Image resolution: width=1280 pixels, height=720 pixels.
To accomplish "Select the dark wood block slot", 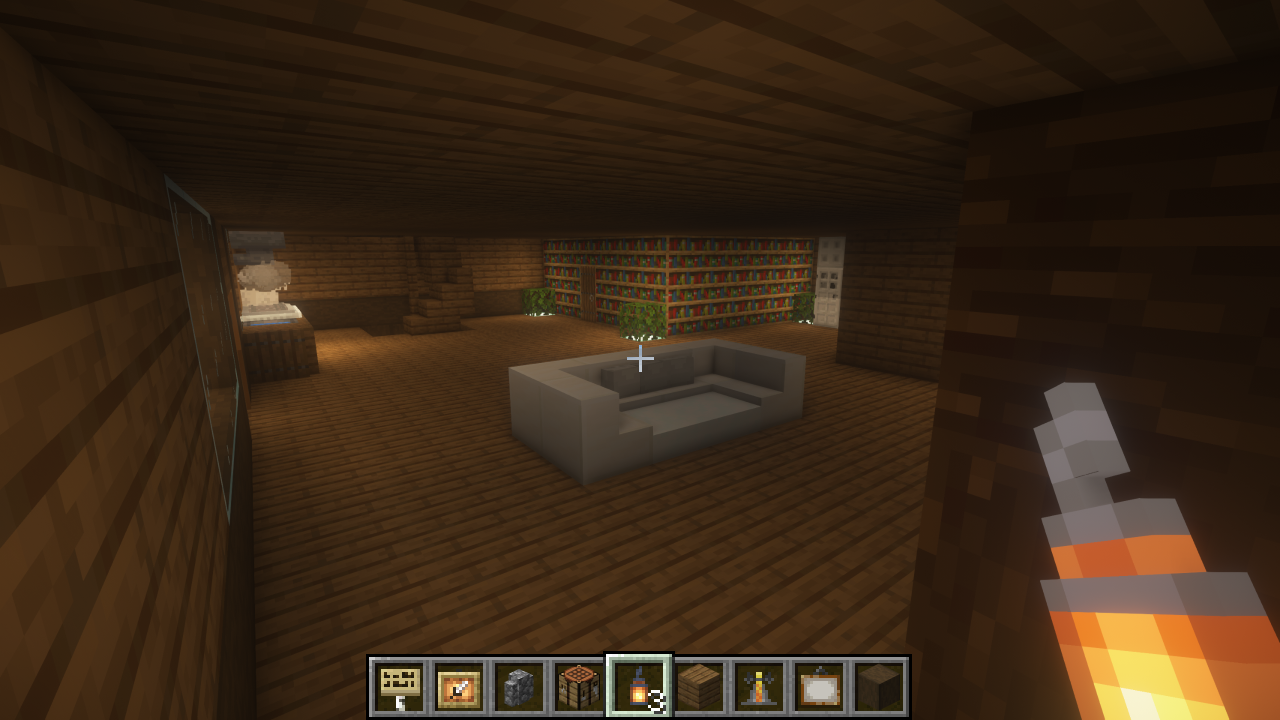I will (x=880, y=687).
